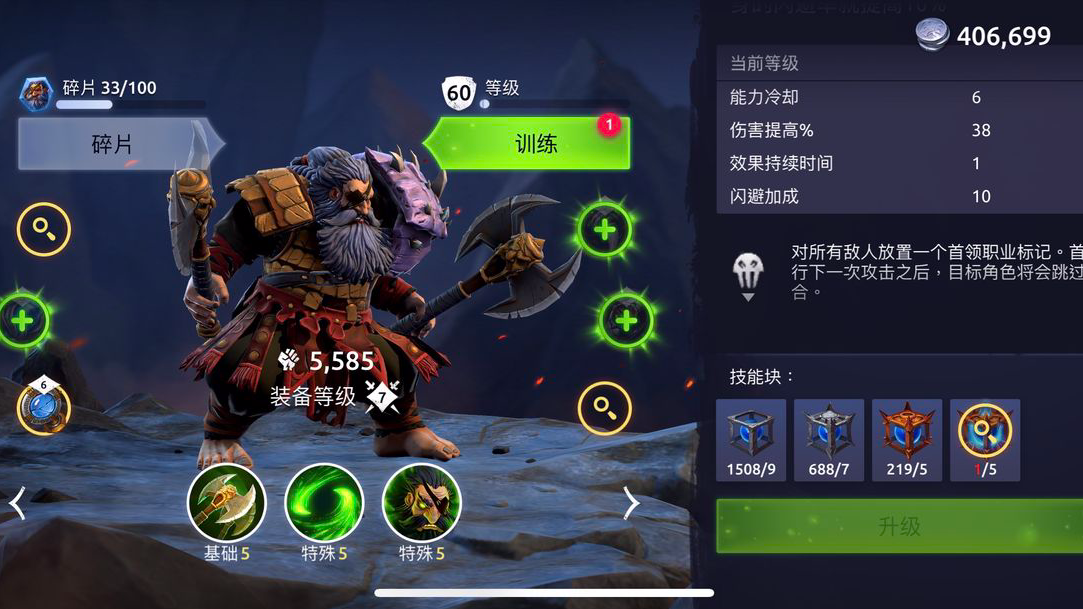The width and height of the screenshot is (1083, 609).
Task: Switch to previous hero with left arrow
Action: click(x=17, y=503)
